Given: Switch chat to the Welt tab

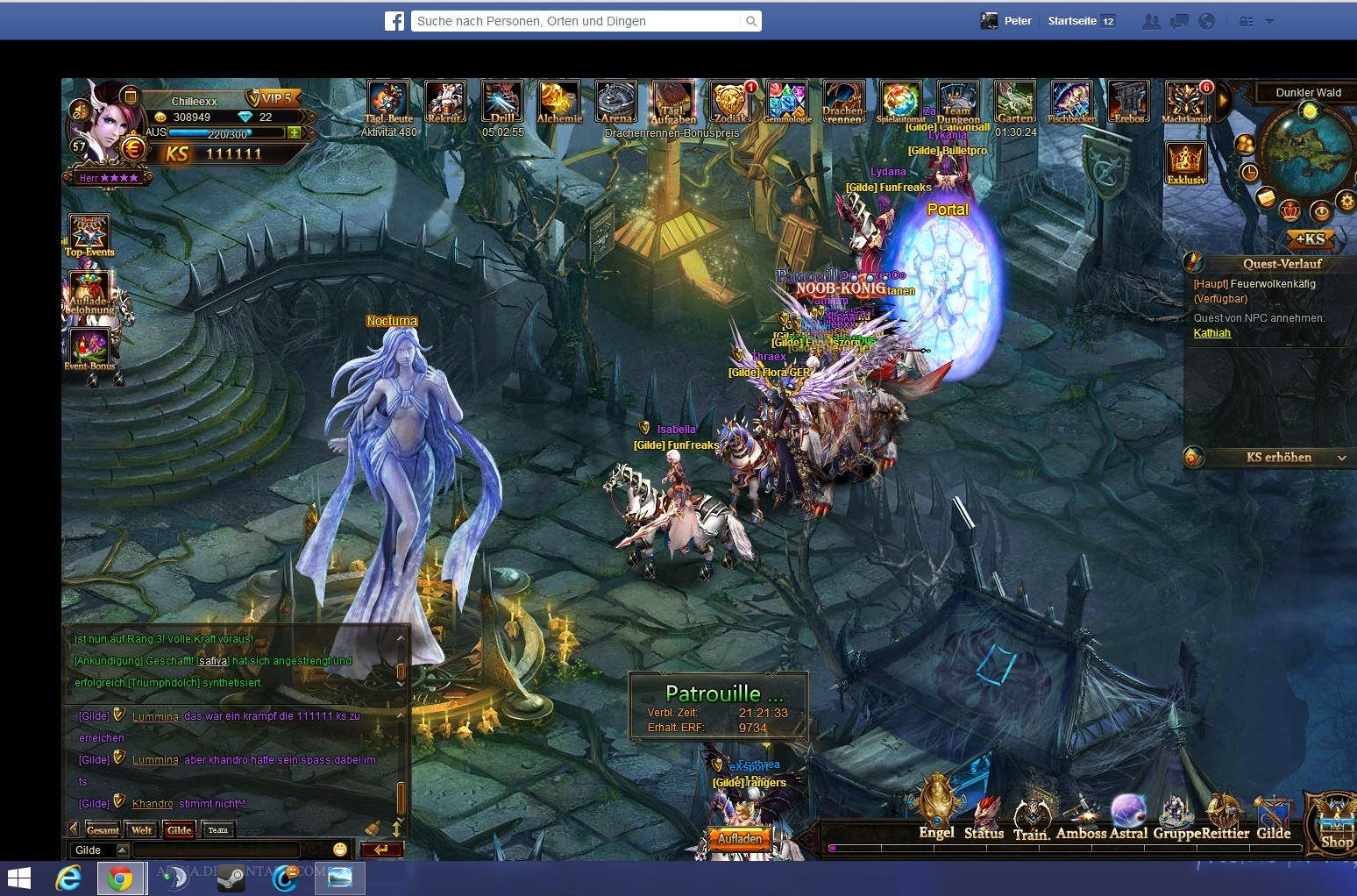Looking at the screenshot, I should pos(141,830).
